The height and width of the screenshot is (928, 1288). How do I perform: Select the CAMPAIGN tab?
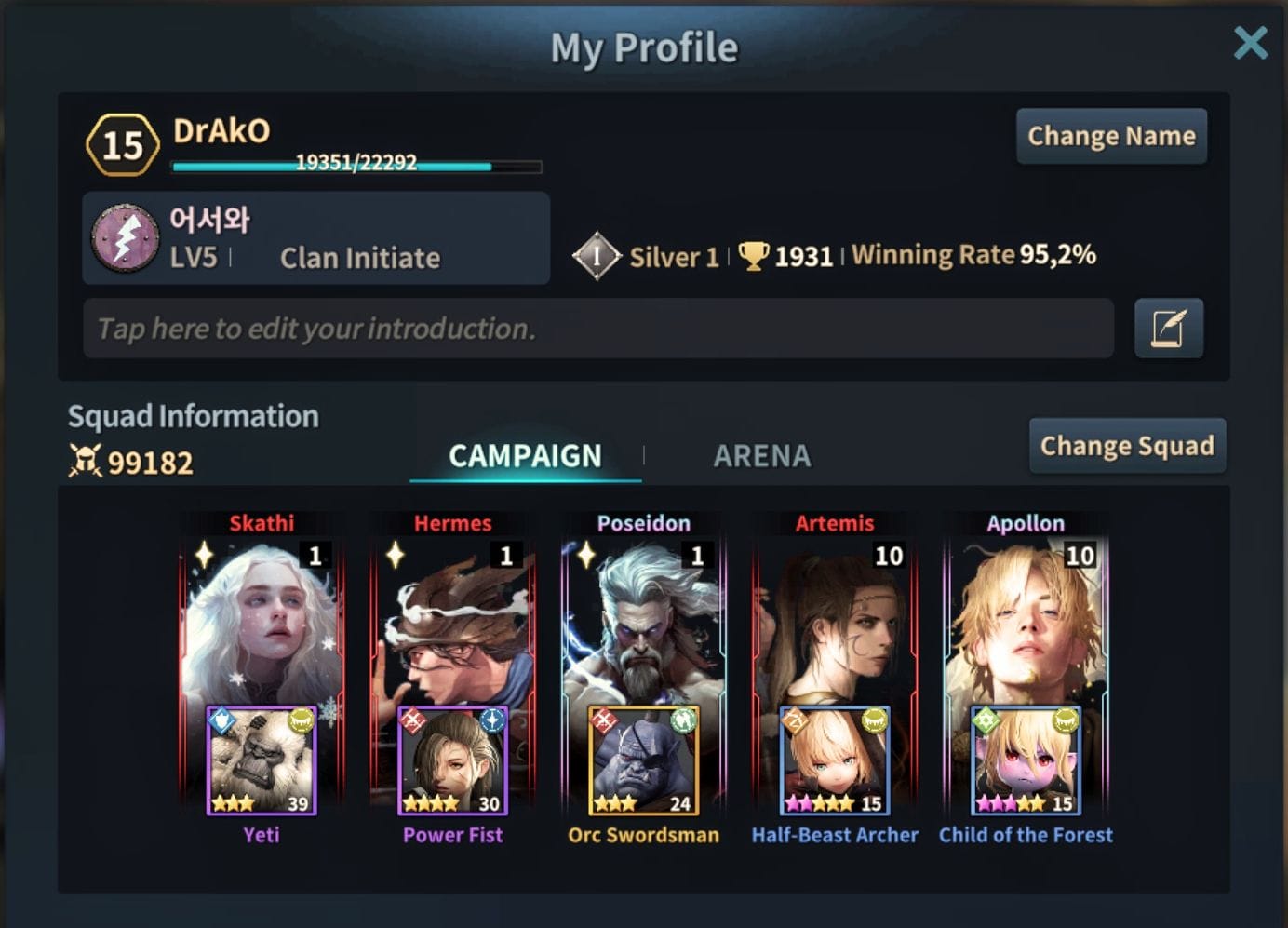525,456
